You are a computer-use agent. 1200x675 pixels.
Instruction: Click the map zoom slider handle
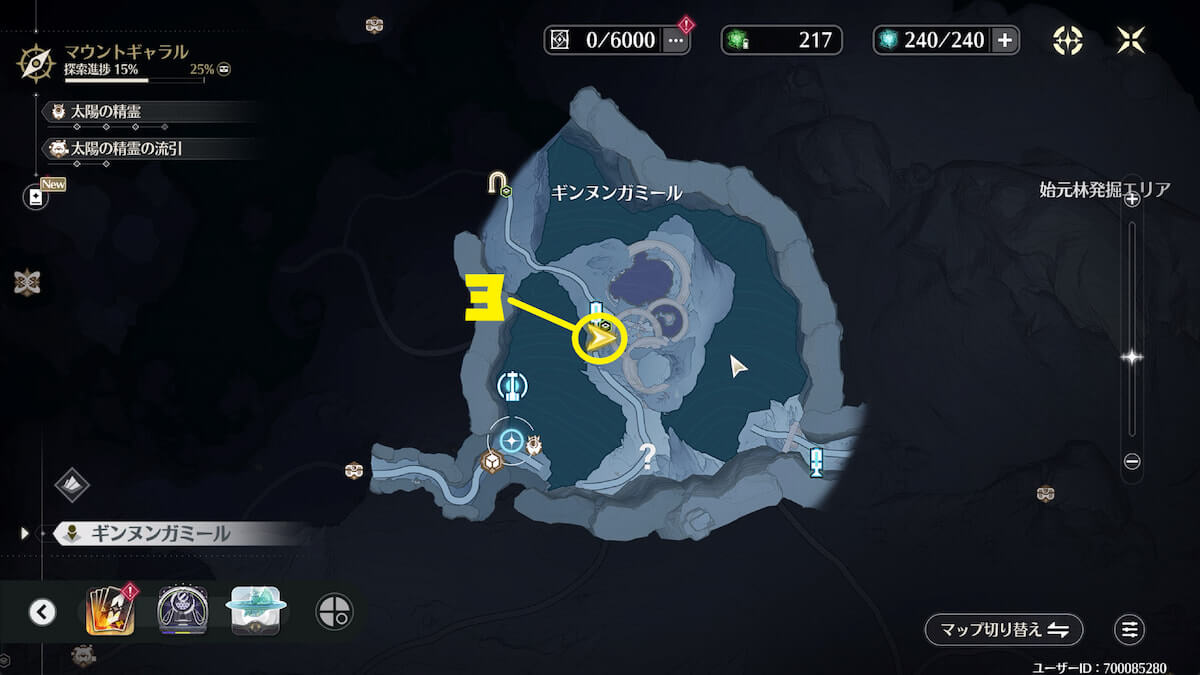click(x=1132, y=356)
